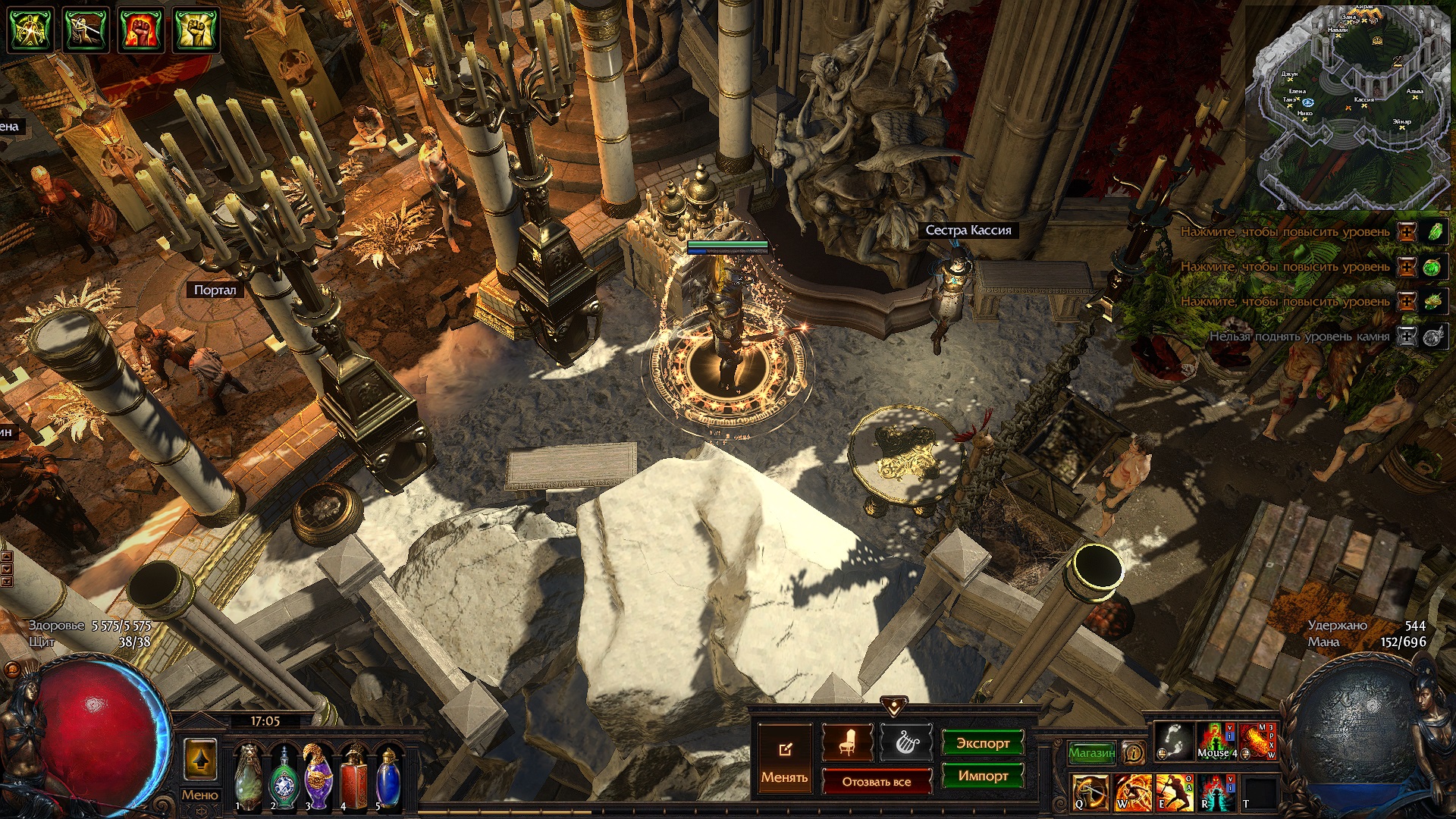The height and width of the screenshot is (819, 1456).
Task: Open the chair decorations icon
Action: 847,743
